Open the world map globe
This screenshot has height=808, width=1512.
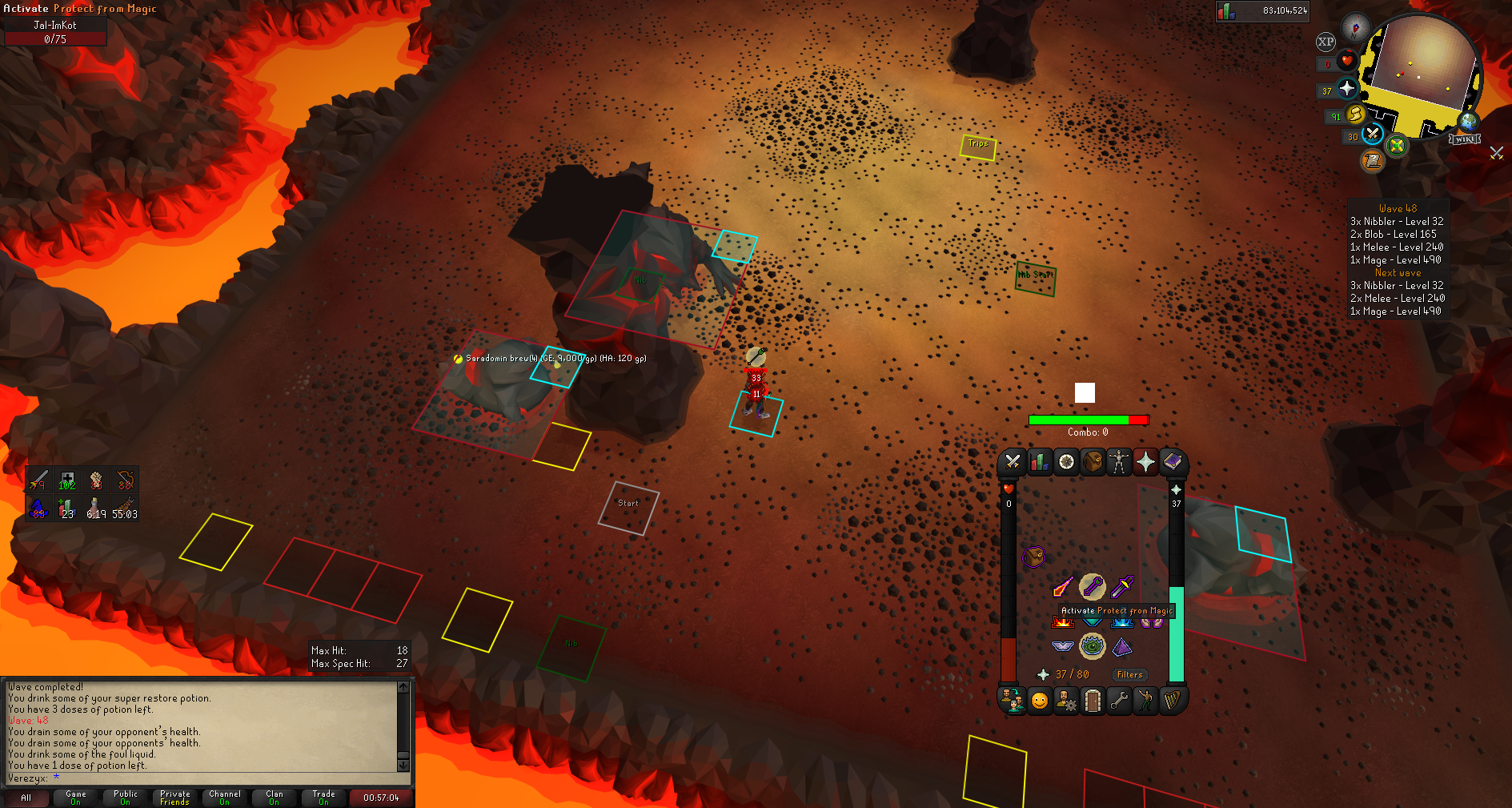[x=1469, y=122]
